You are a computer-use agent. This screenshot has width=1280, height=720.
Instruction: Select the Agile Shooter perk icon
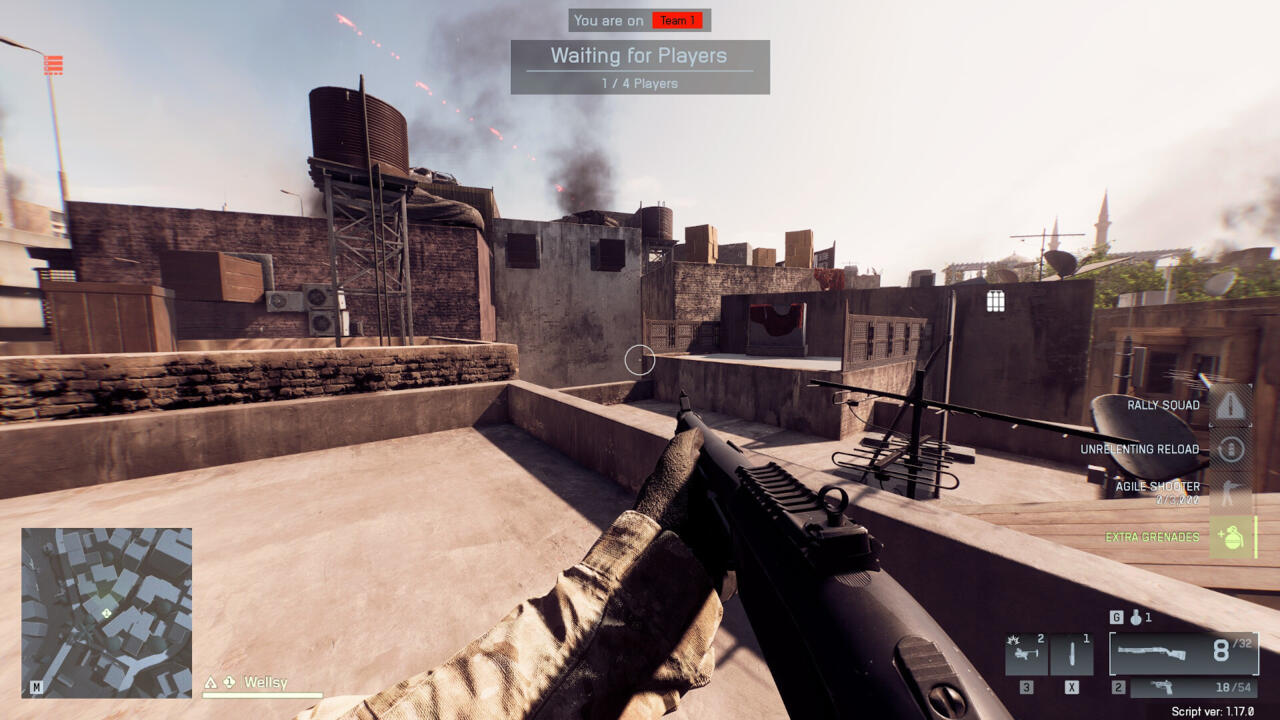[1231, 492]
